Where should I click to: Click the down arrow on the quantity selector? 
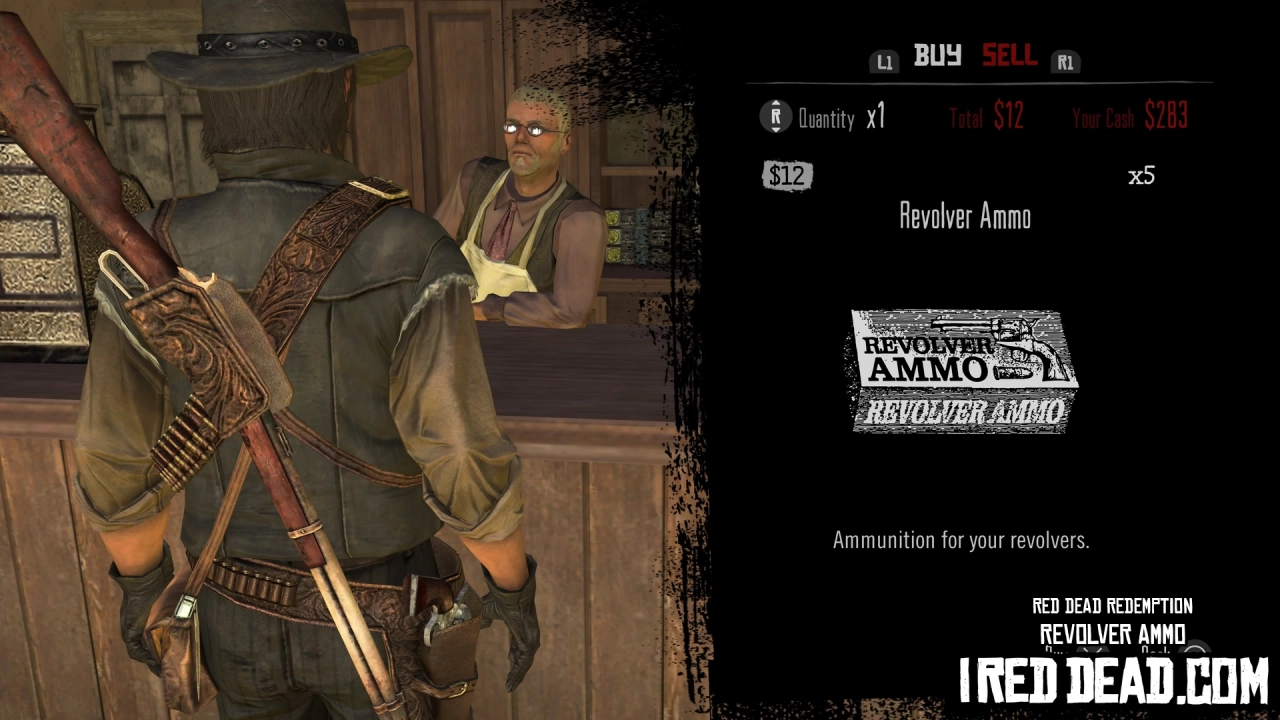point(775,132)
